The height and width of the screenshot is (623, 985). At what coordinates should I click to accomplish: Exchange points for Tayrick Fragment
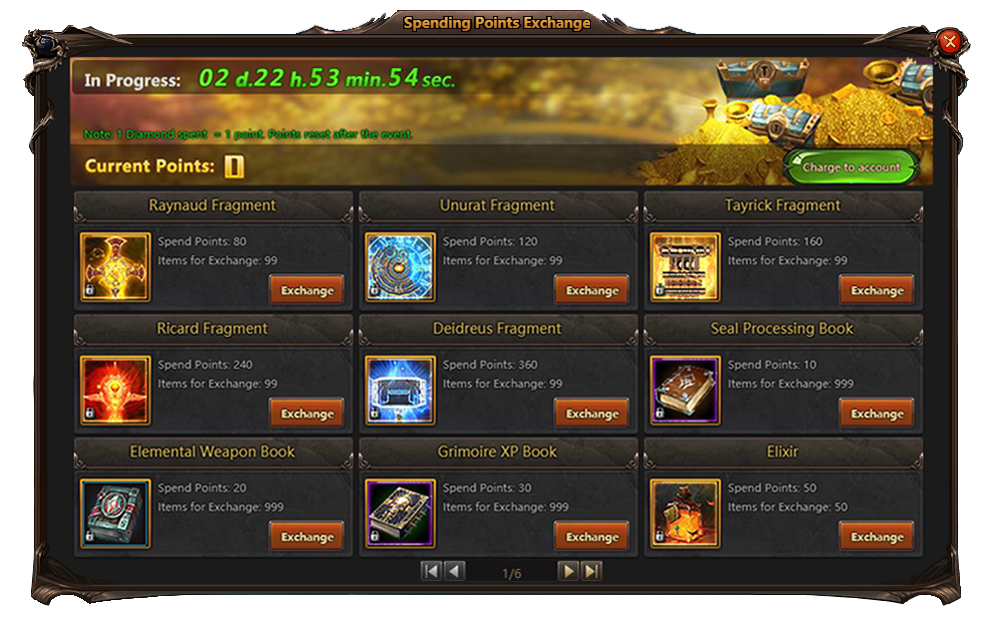pyautogui.click(x=877, y=290)
